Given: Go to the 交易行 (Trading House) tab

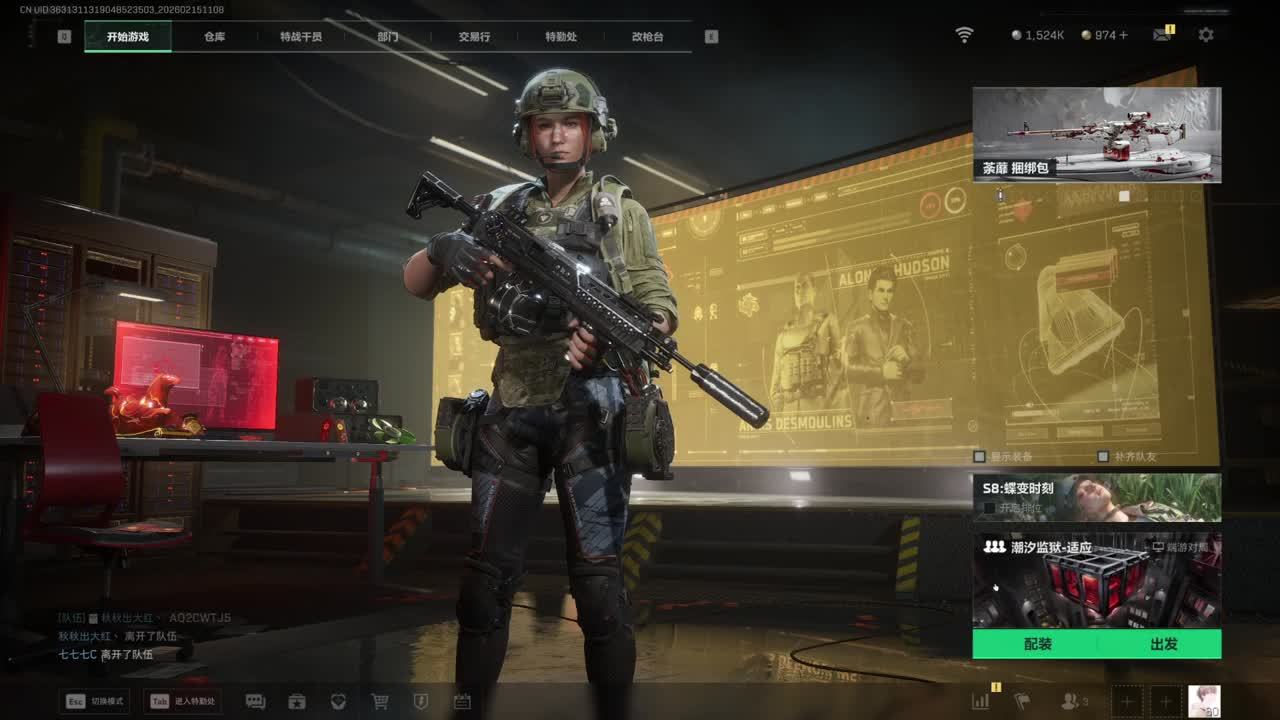Looking at the screenshot, I should click(474, 37).
